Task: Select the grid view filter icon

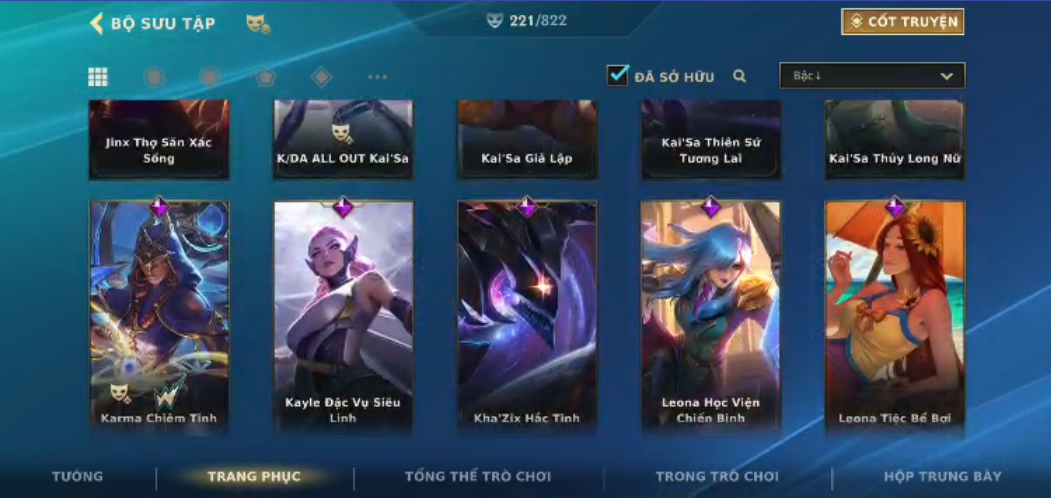Action: click(98, 77)
